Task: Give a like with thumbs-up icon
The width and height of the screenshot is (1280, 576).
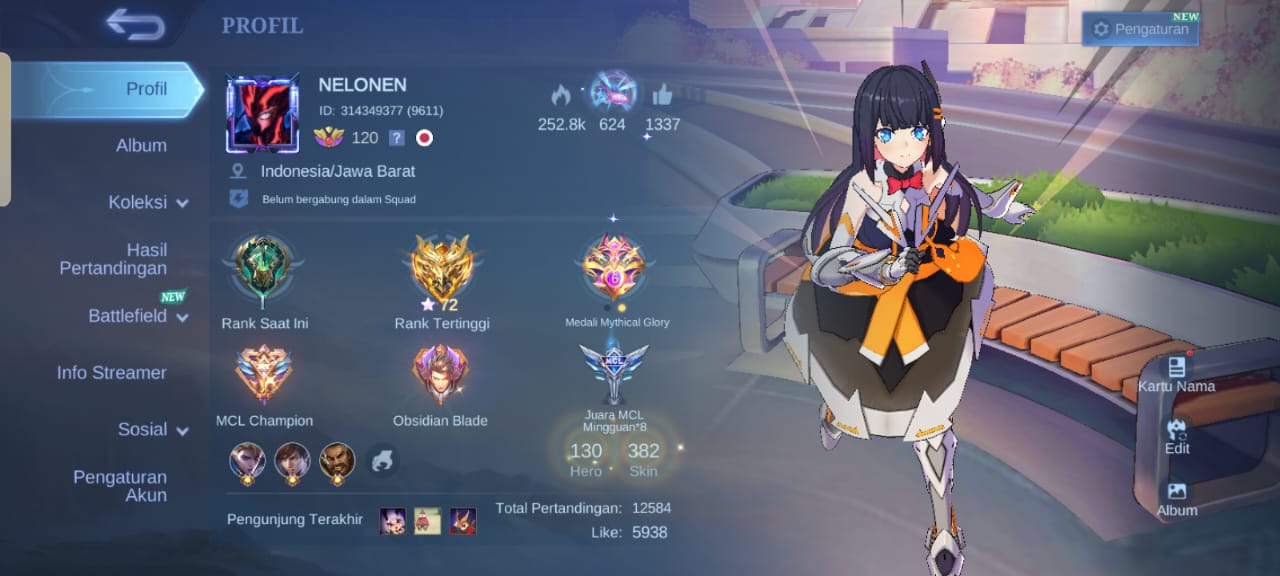Action: click(662, 96)
